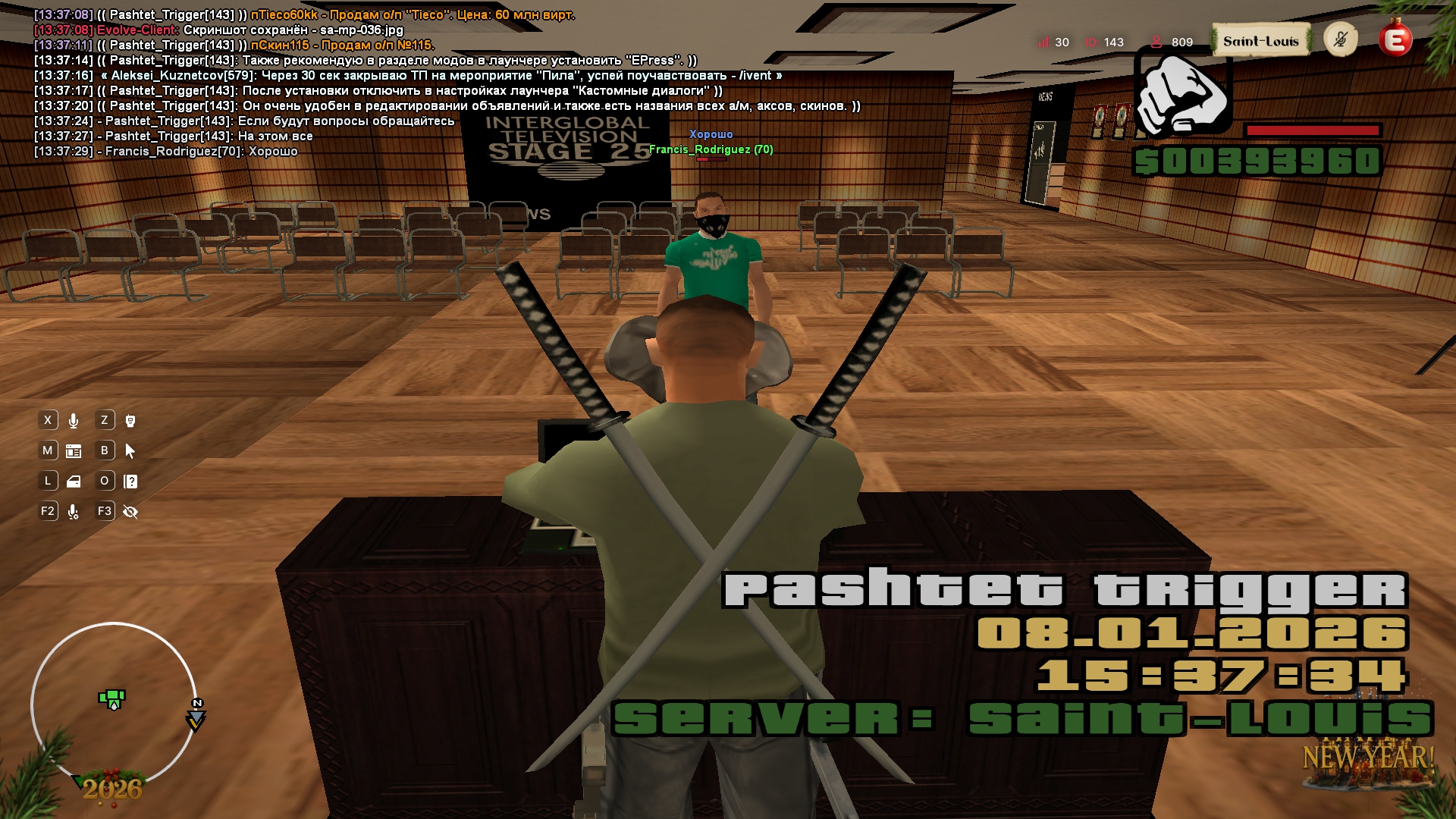This screenshot has height=819, width=1456.
Task: Enable the mouse cursor icon
Action: click(130, 451)
